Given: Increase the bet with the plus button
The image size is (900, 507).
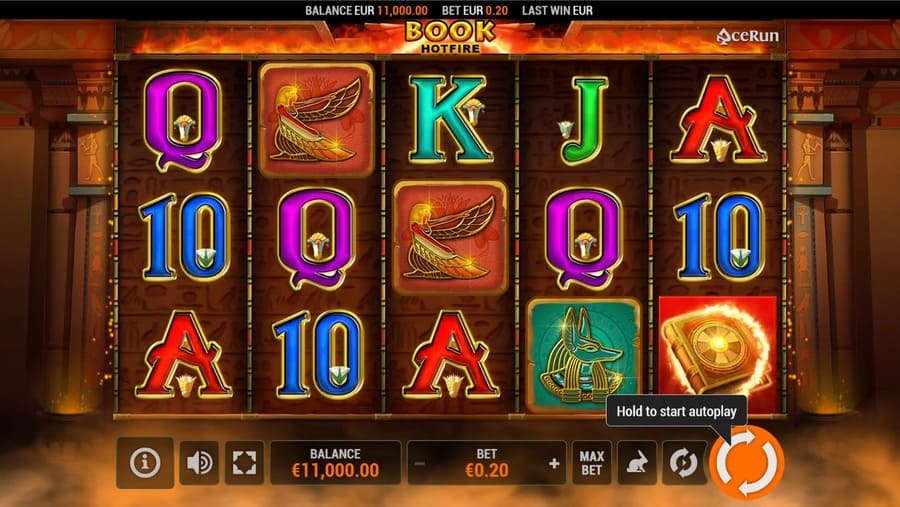Looking at the screenshot, I should coord(554,464).
